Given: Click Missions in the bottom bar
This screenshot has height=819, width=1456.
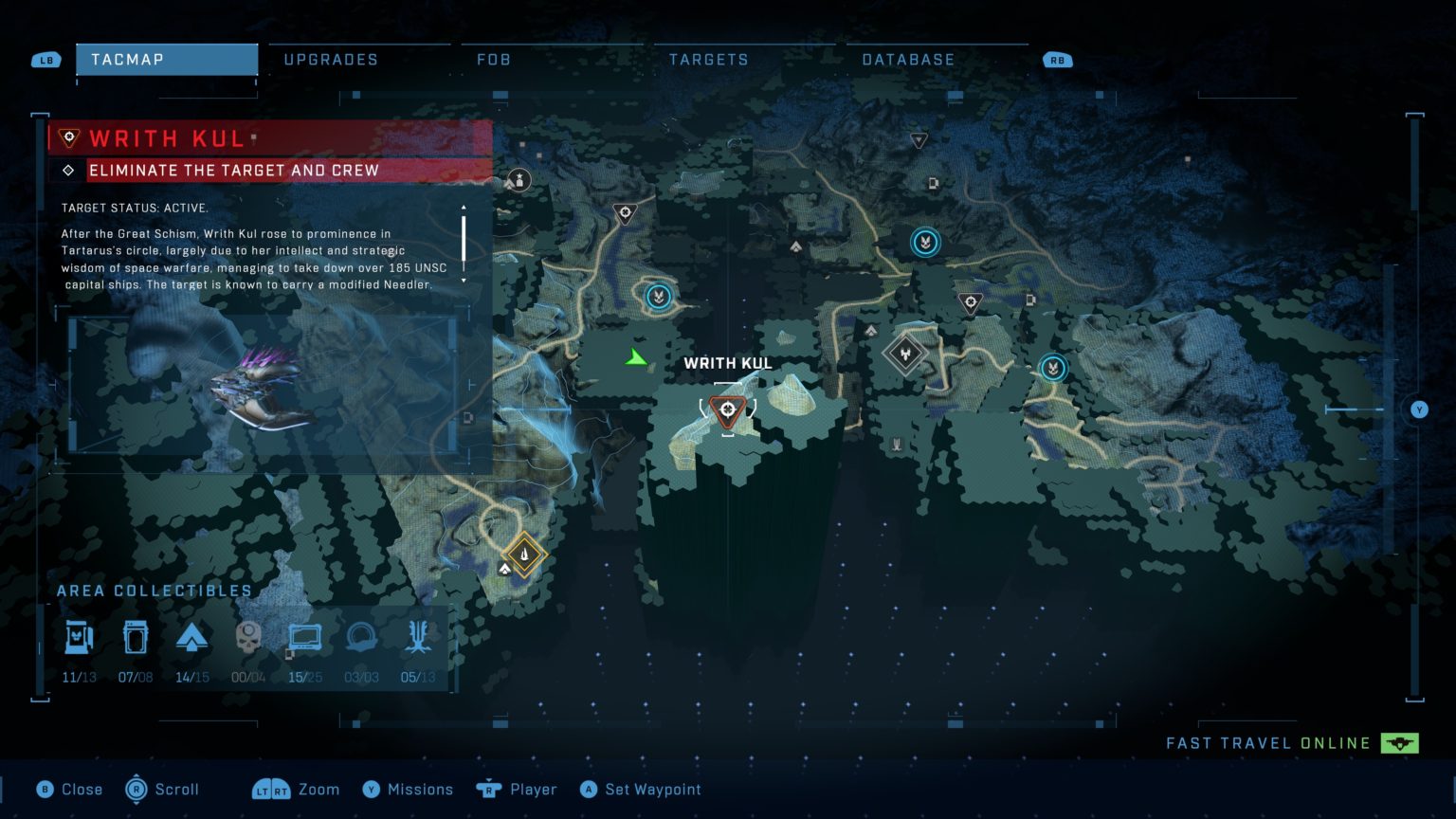Looking at the screenshot, I should (421, 789).
